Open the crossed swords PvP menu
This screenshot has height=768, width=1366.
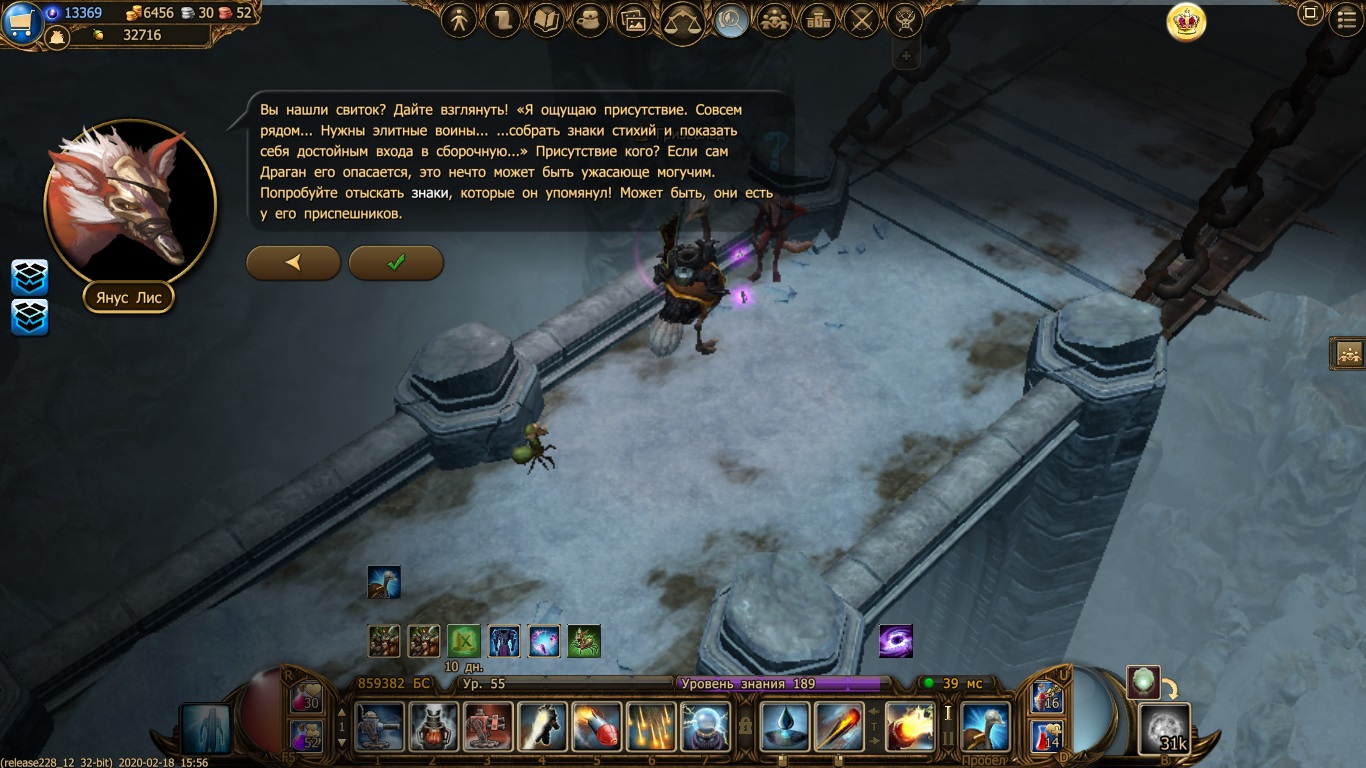(x=861, y=20)
